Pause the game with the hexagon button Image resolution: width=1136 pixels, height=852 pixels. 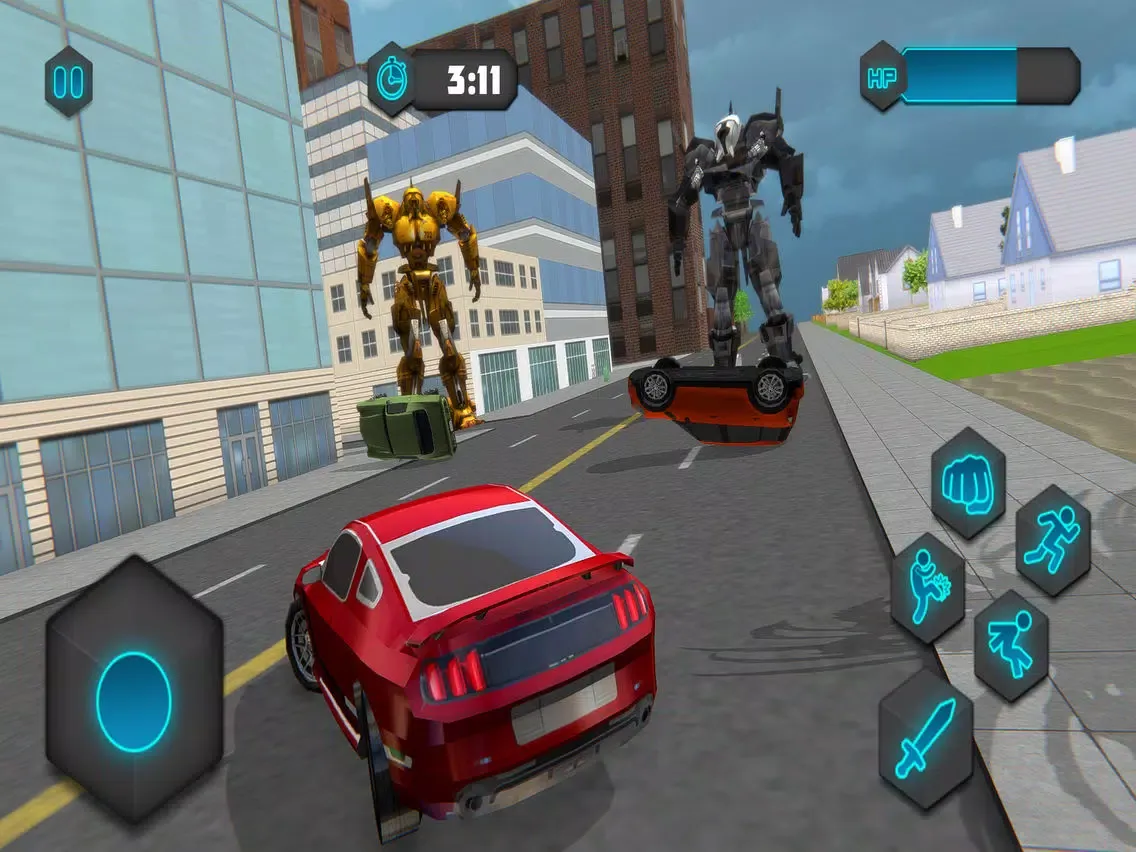(68, 81)
